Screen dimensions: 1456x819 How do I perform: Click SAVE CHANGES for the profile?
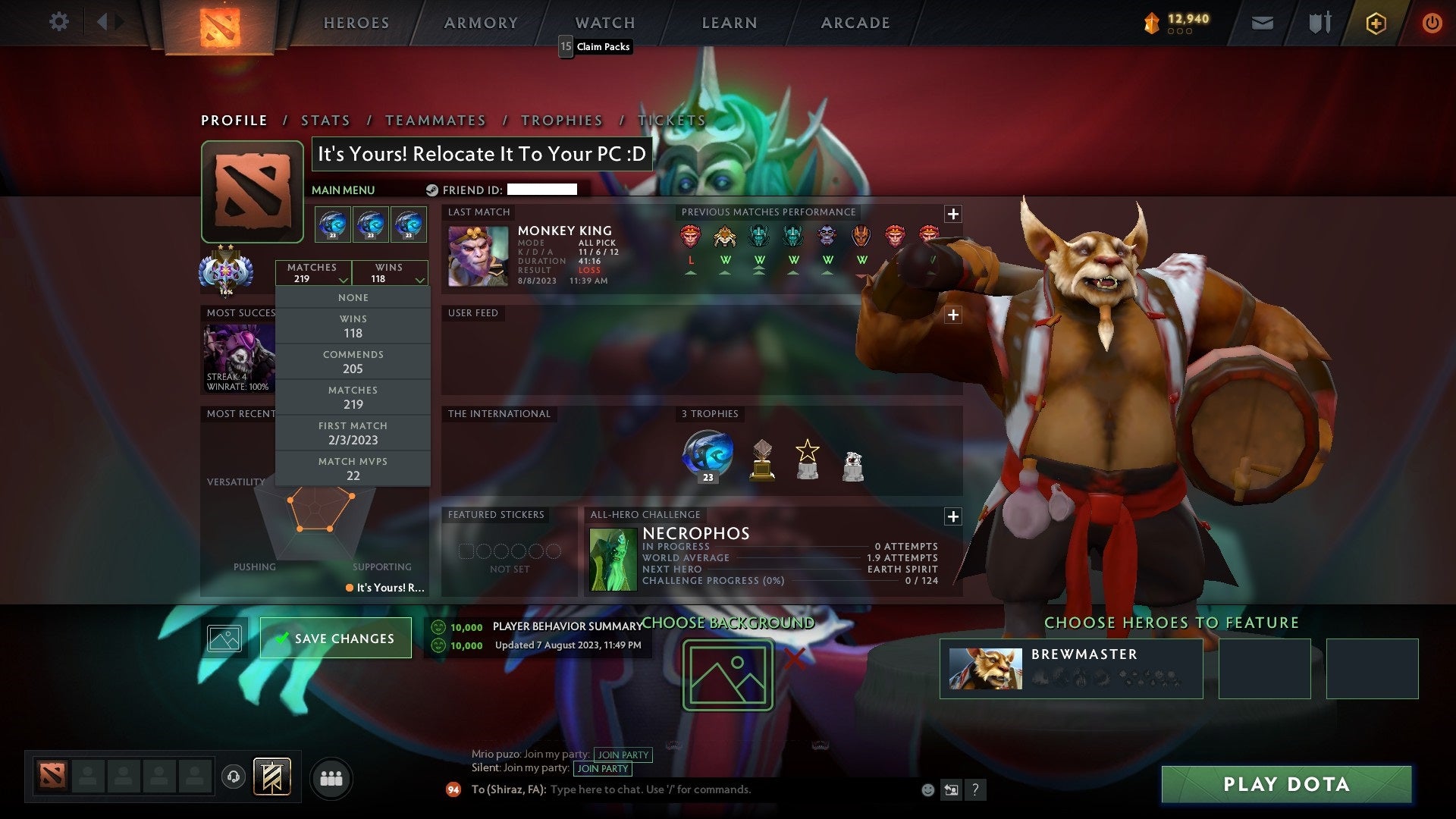tap(335, 638)
